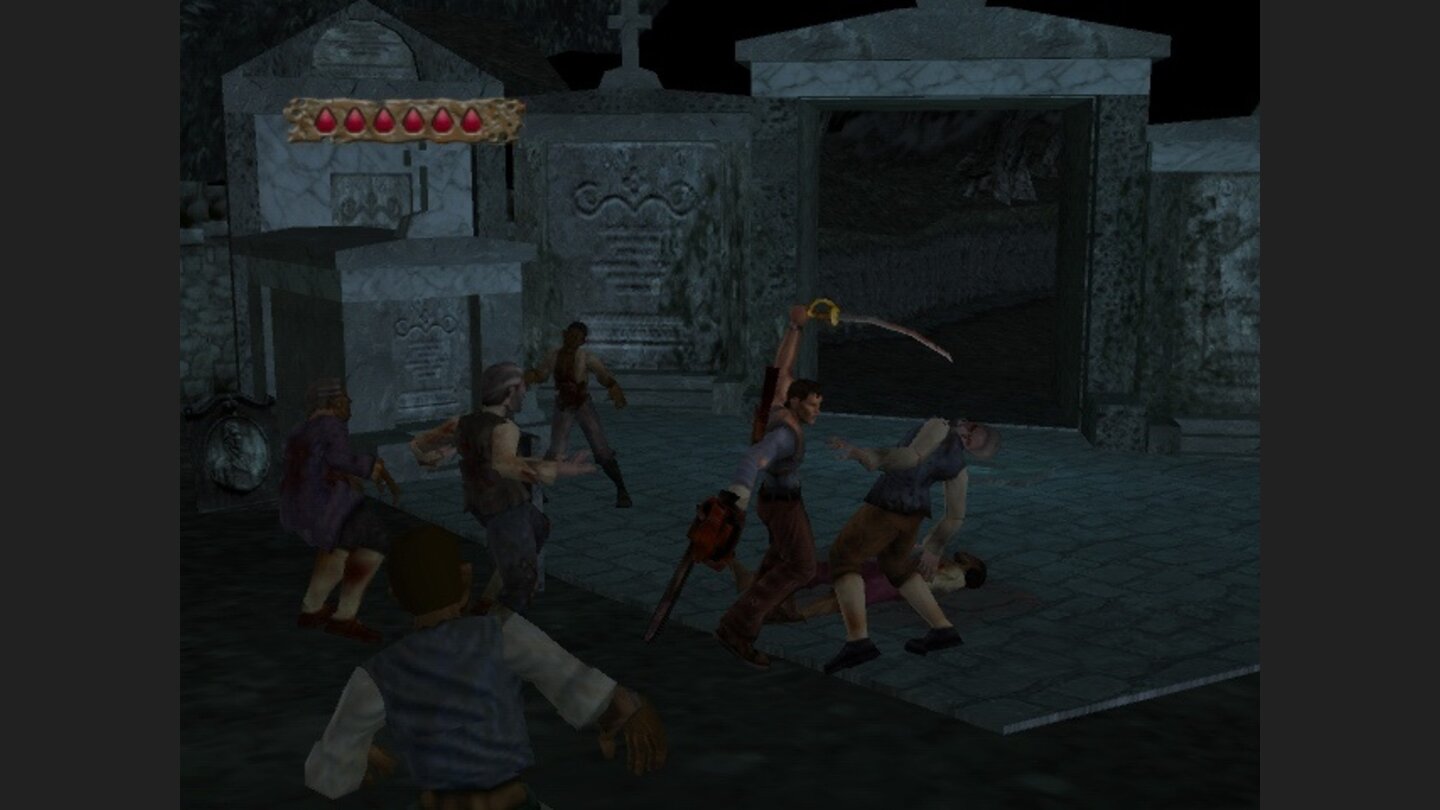The width and height of the screenshot is (1440, 810).
Task: Click the middle droplet of the health meter
Action: click(398, 120)
